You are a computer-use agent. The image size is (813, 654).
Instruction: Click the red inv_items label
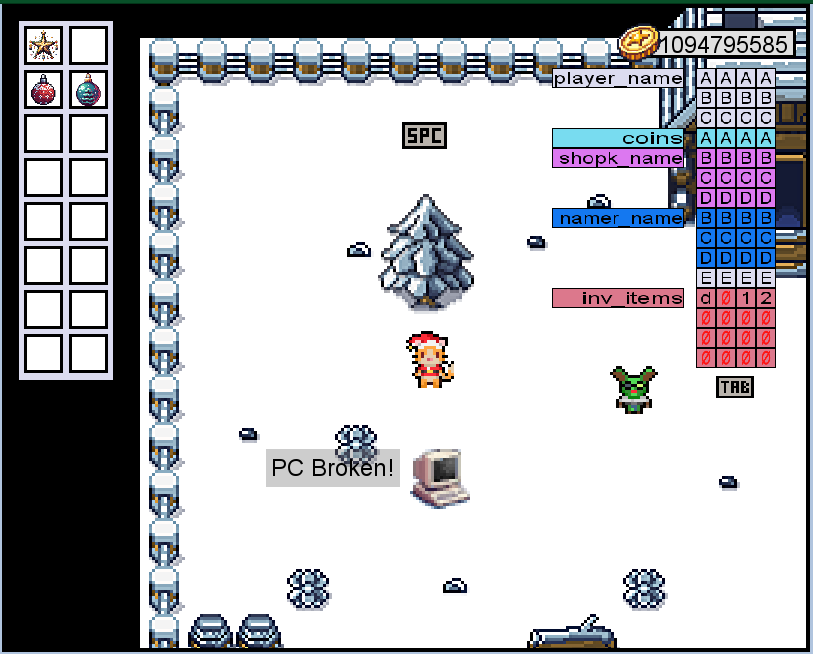[x=618, y=298]
